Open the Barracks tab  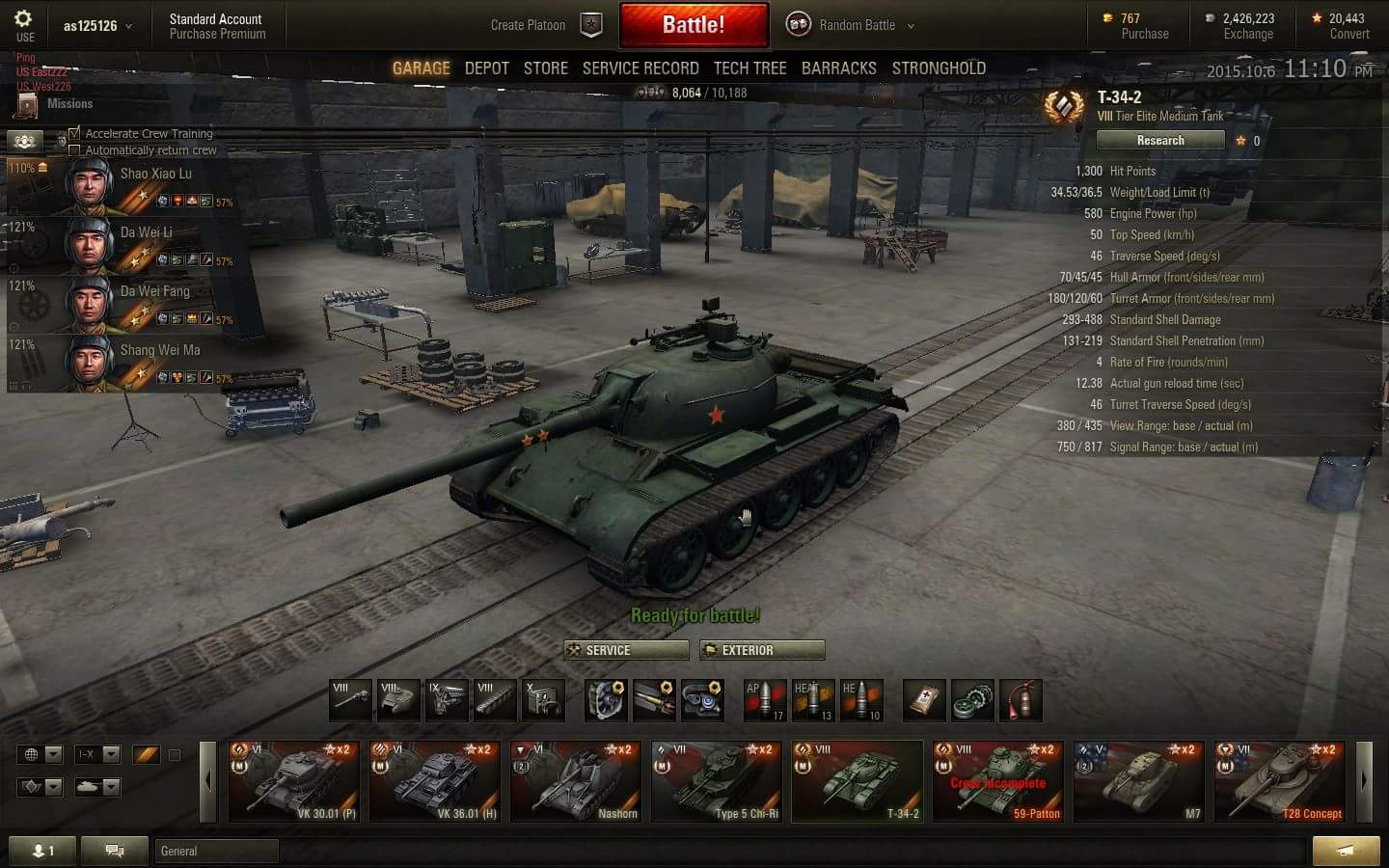tap(838, 68)
